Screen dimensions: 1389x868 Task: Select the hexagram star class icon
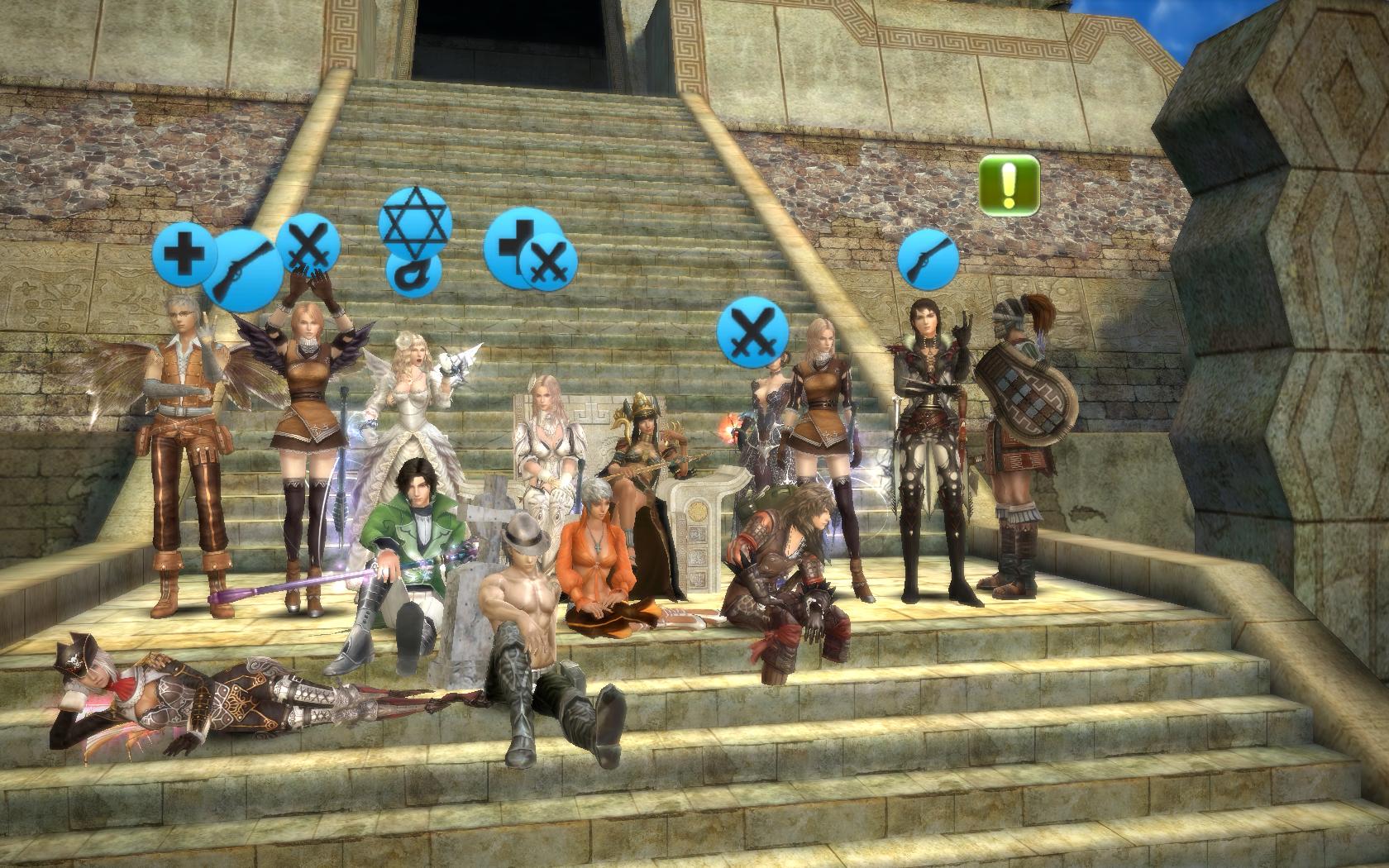(416, 220)
